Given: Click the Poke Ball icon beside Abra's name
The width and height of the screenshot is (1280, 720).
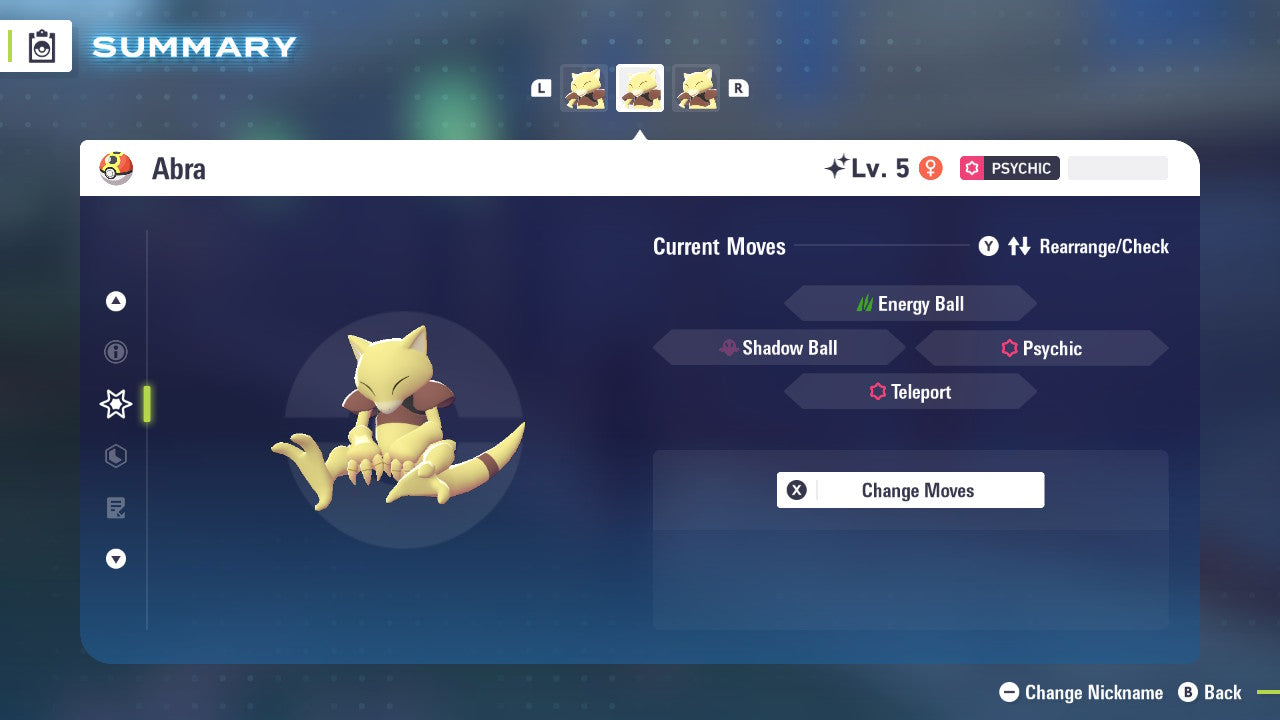Looking at the screenshot, I should click(117, 168).
